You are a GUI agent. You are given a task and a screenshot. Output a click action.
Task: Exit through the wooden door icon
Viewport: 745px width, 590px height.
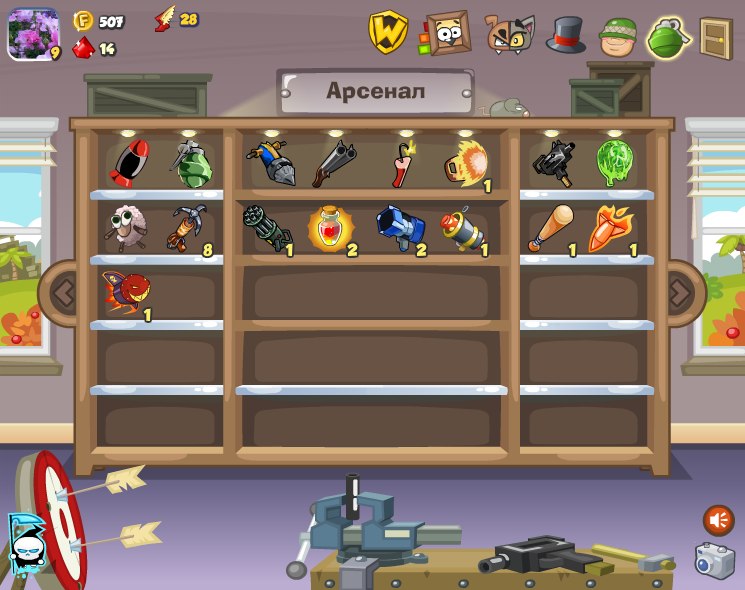pyautogui.click(x=715, y=38)
